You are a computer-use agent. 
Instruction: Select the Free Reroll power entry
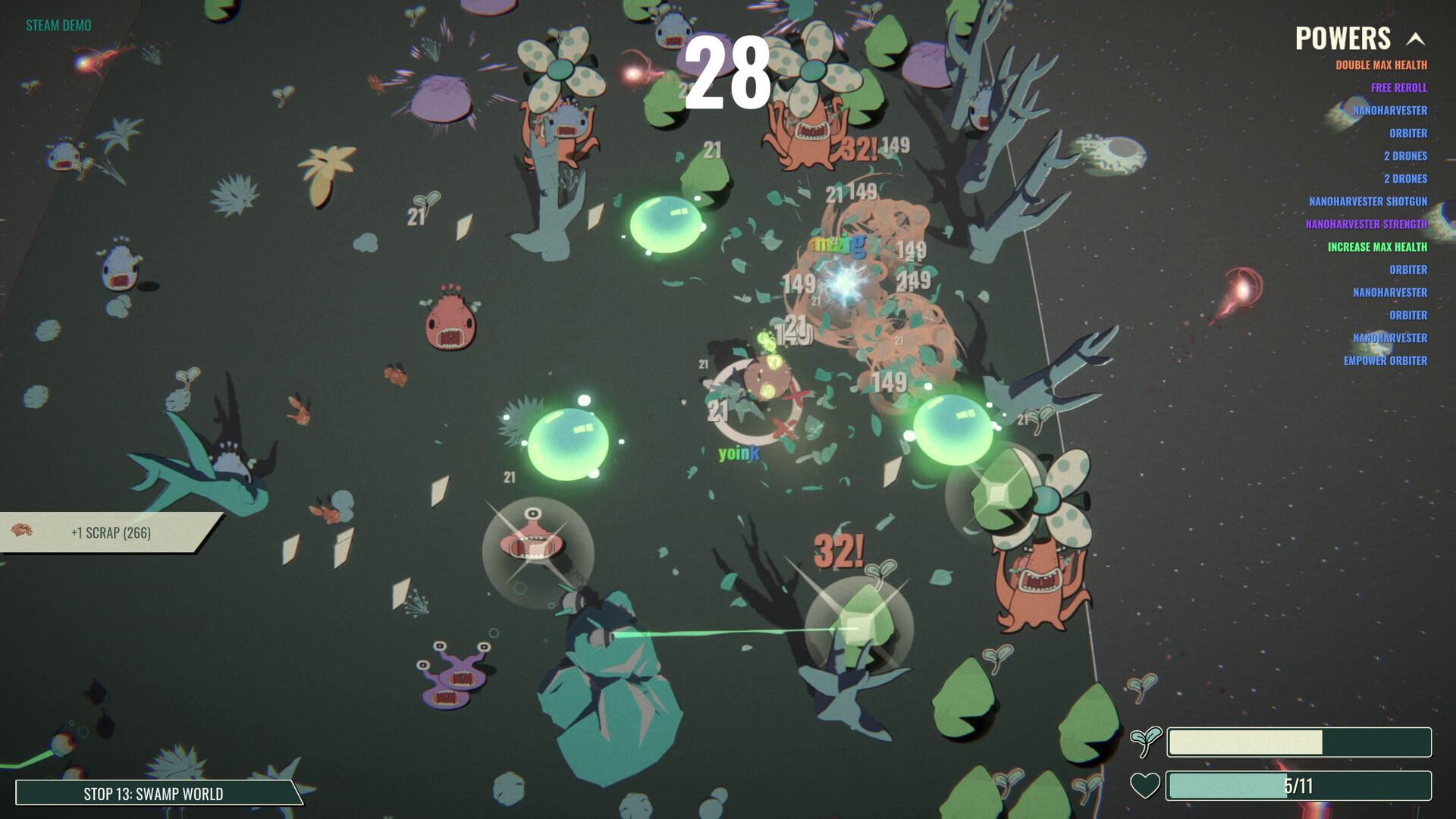point(1398,88)
